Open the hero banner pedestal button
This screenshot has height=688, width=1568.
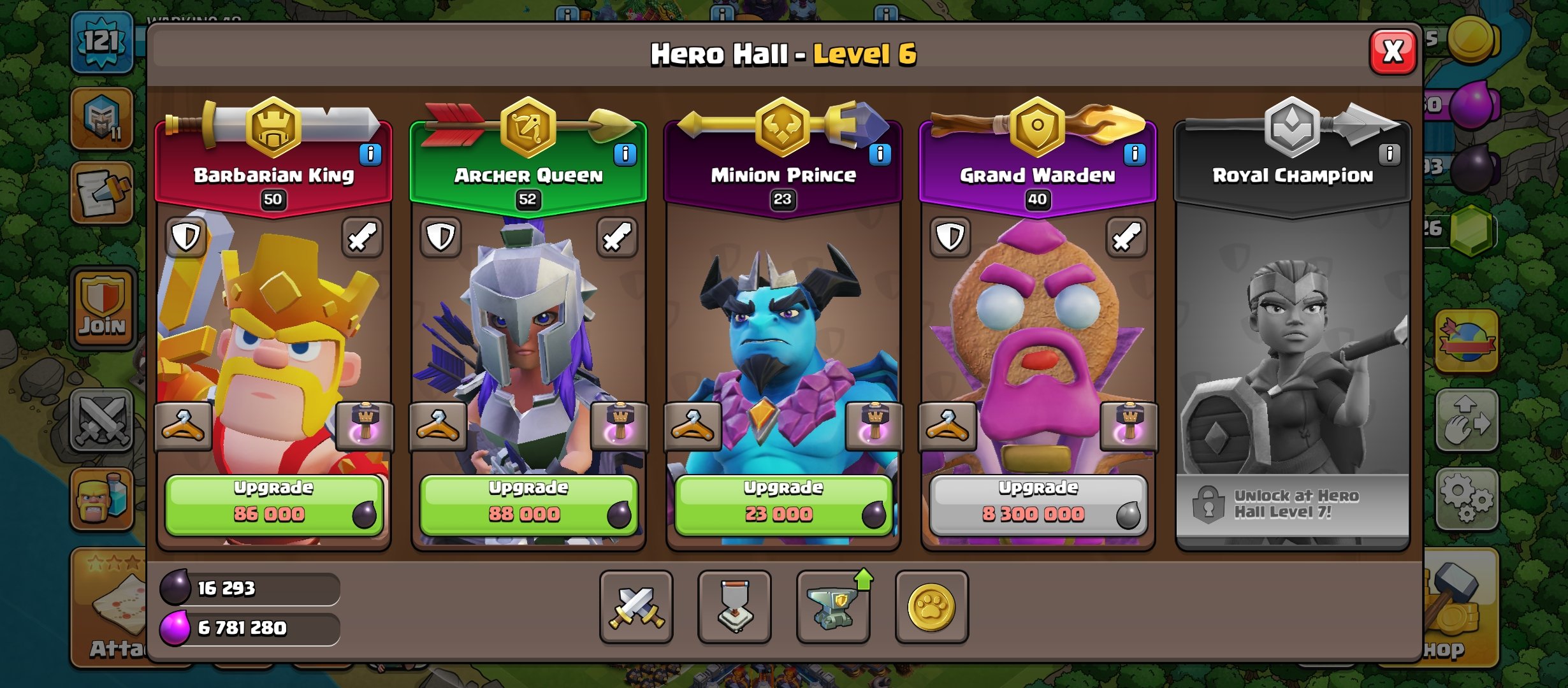pyautogui.click(x=734, y=607)
